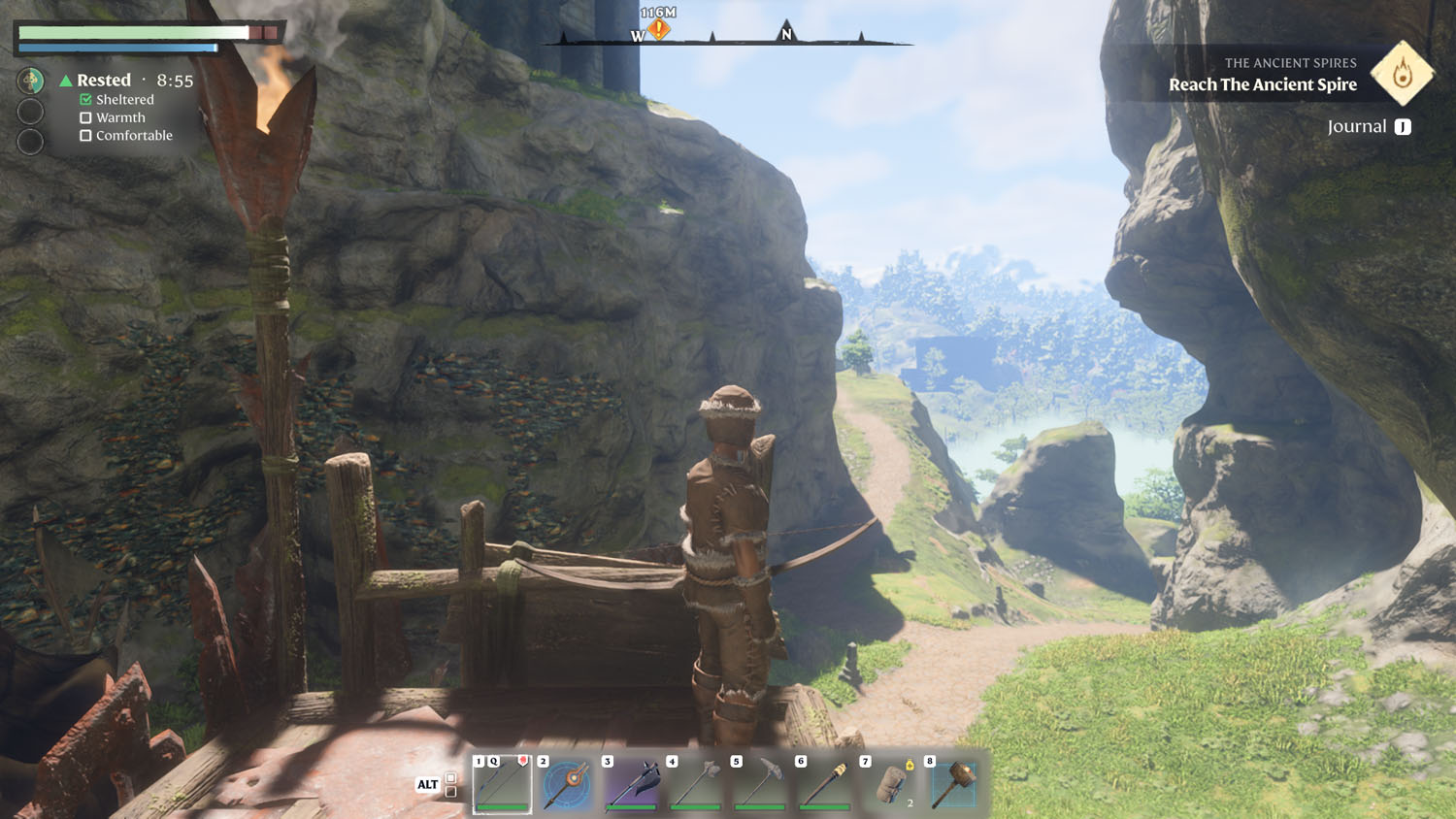Choose the battle axe in slot 3
1456x819 pixels.
(631, 784)
